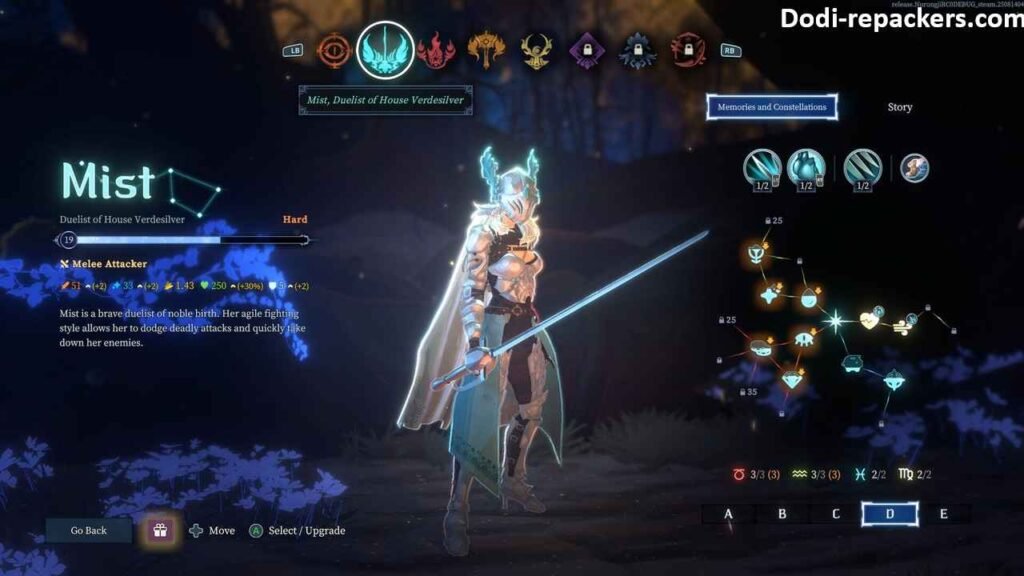Viewport: 1024px width, 576px height.
Task: Click the winged boot memory icon
Action: [x=914, y=168]
